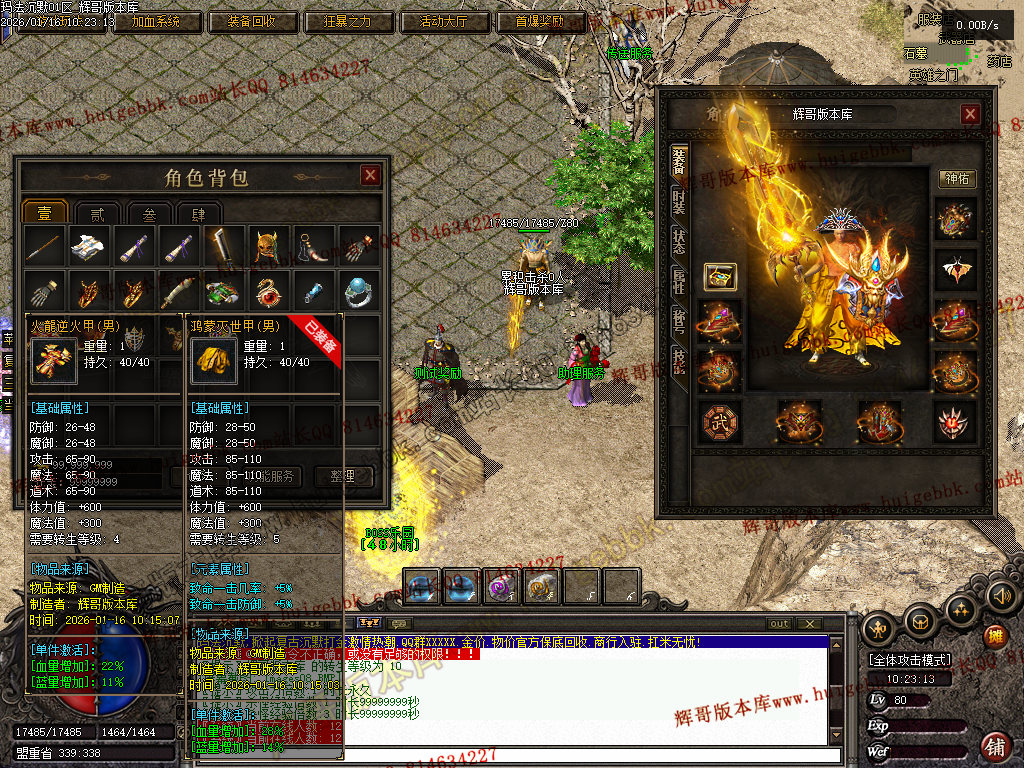Viewport: 1024px width, 768px height.
Task: Click the 神佑 button in character panel
Action: (x=958, y=179)
